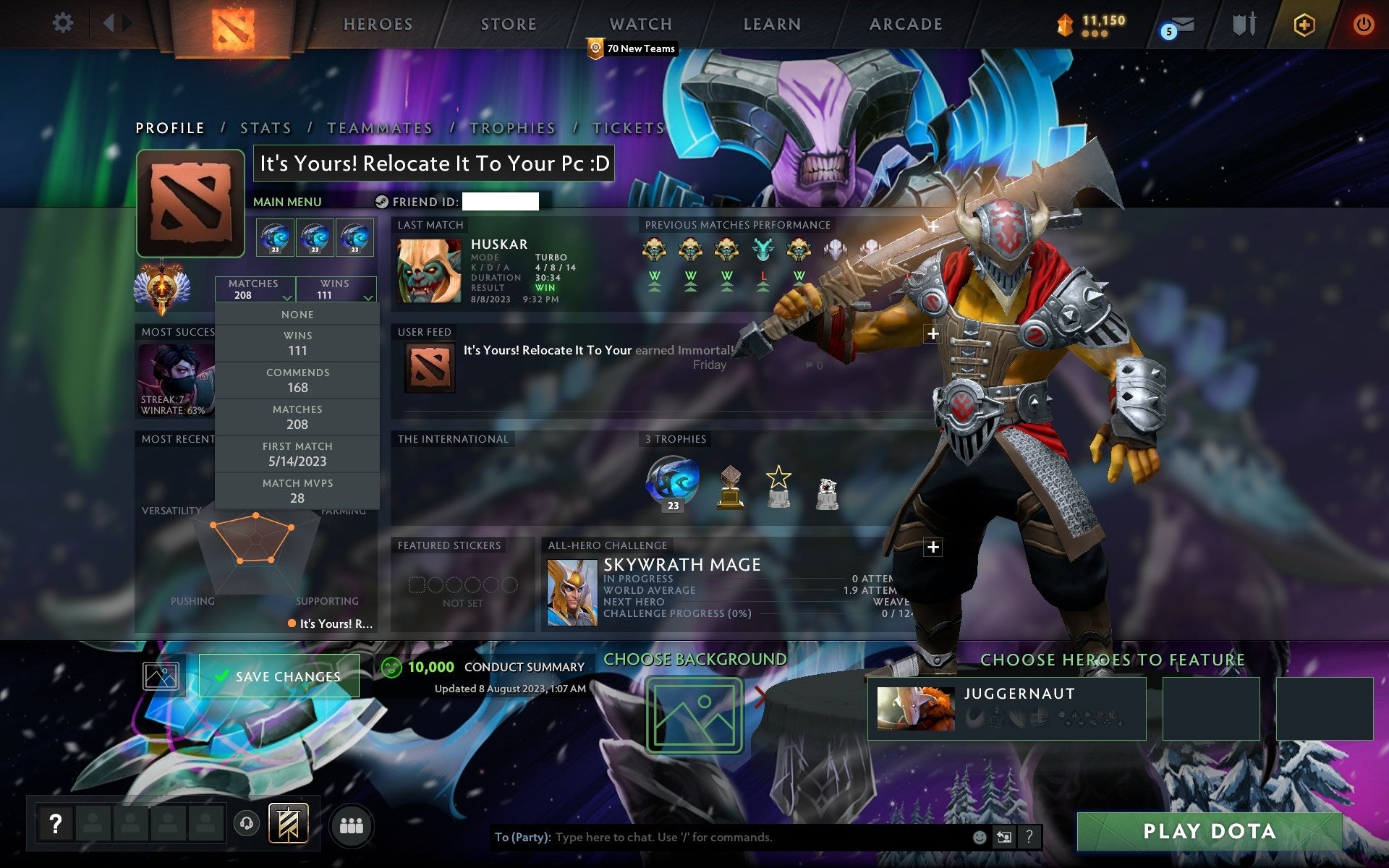Screen dimensions: 1389x868
Task: Click the Dota 2 logo in the top bar
Action: pyautogui.click(x=234, y=25)
